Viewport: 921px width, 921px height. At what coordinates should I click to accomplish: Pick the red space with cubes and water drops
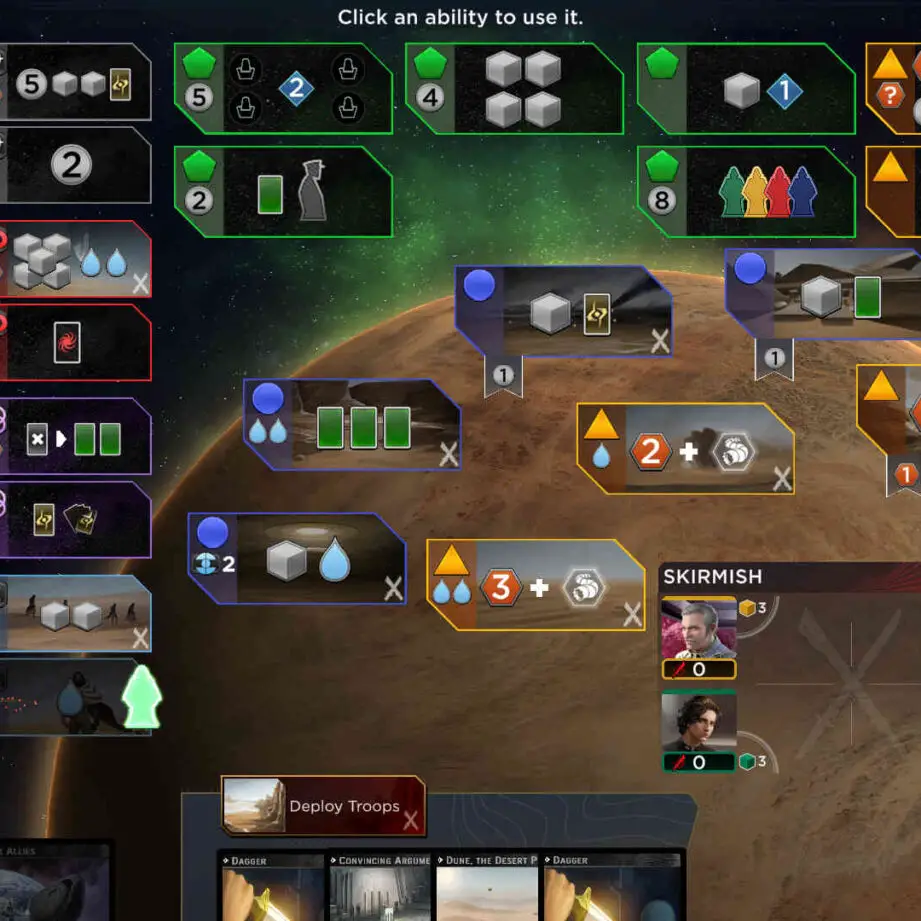[x=75, y=259]
